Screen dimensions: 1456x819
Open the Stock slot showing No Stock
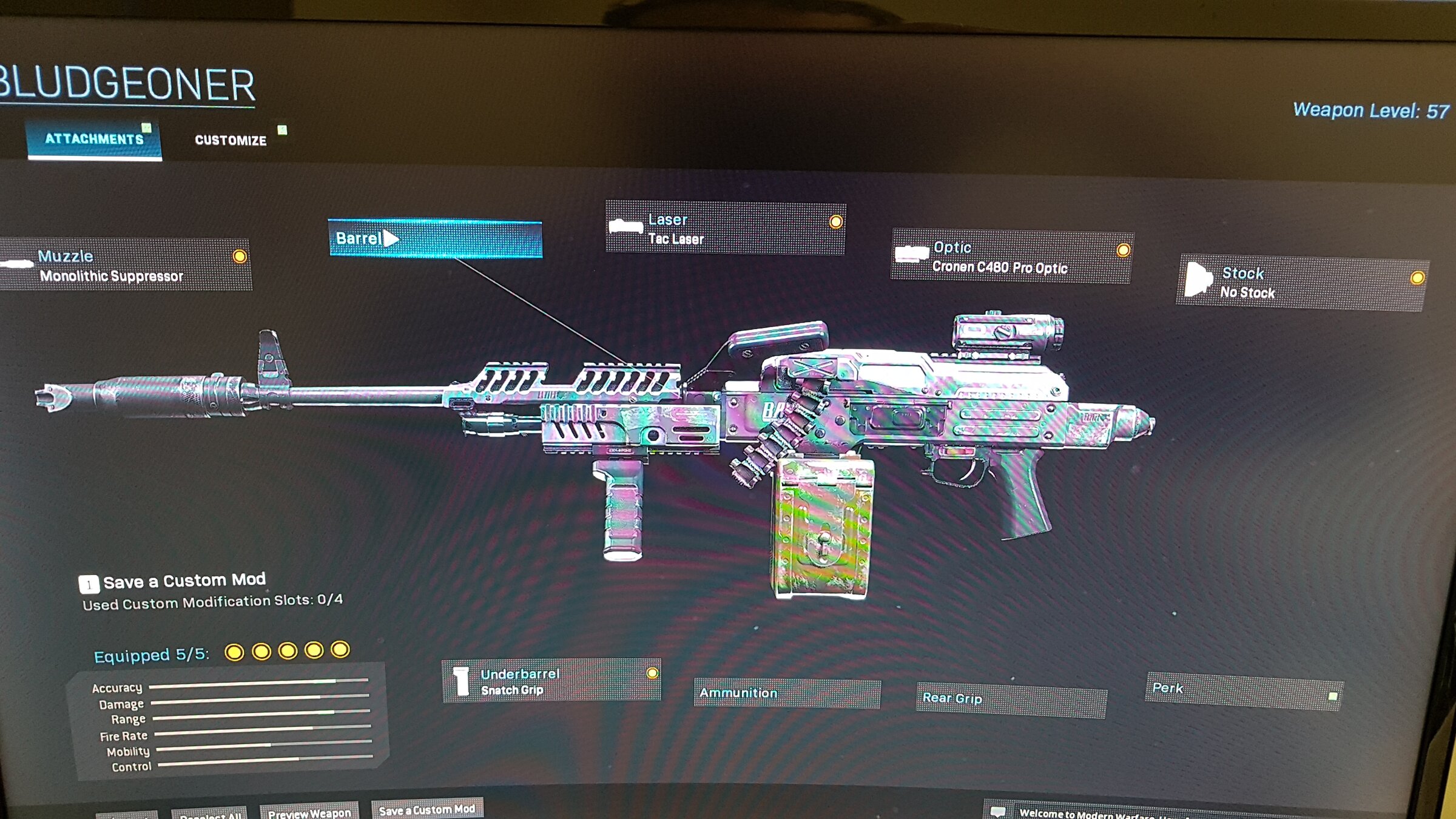(x=1302, y=283)
